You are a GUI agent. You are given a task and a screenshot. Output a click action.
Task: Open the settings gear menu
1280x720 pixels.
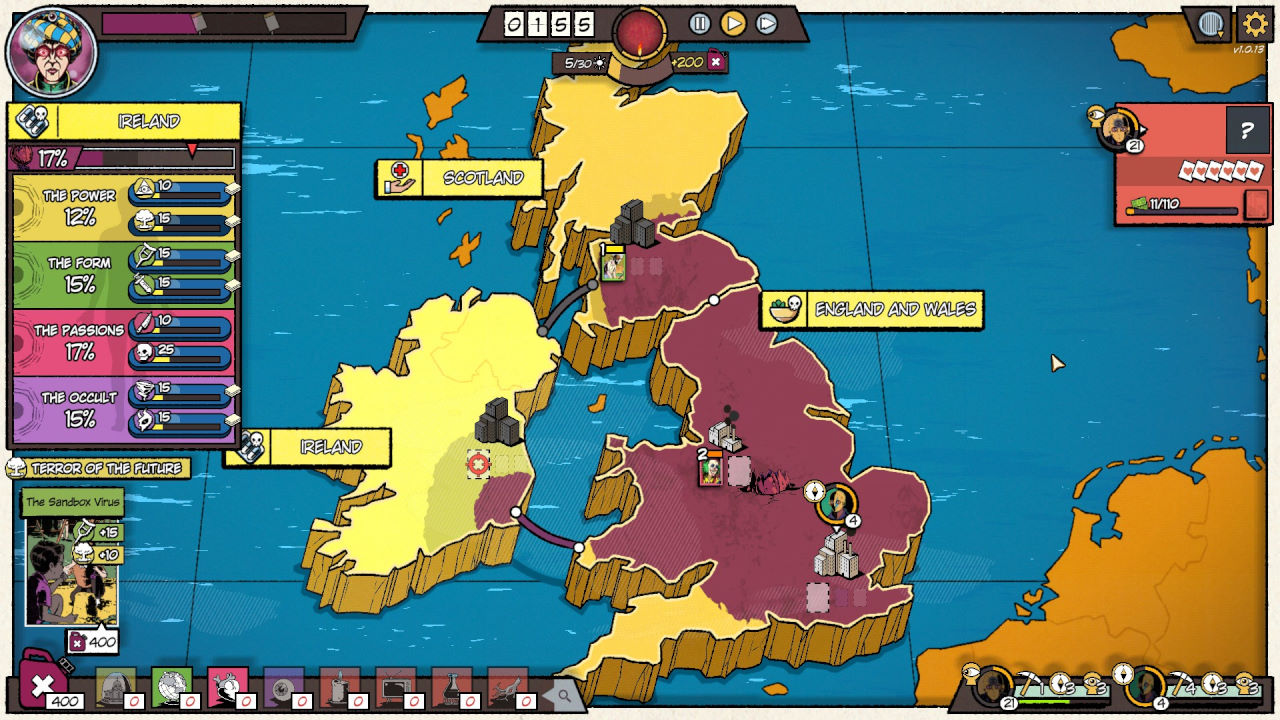click(x=1255, y=24)
